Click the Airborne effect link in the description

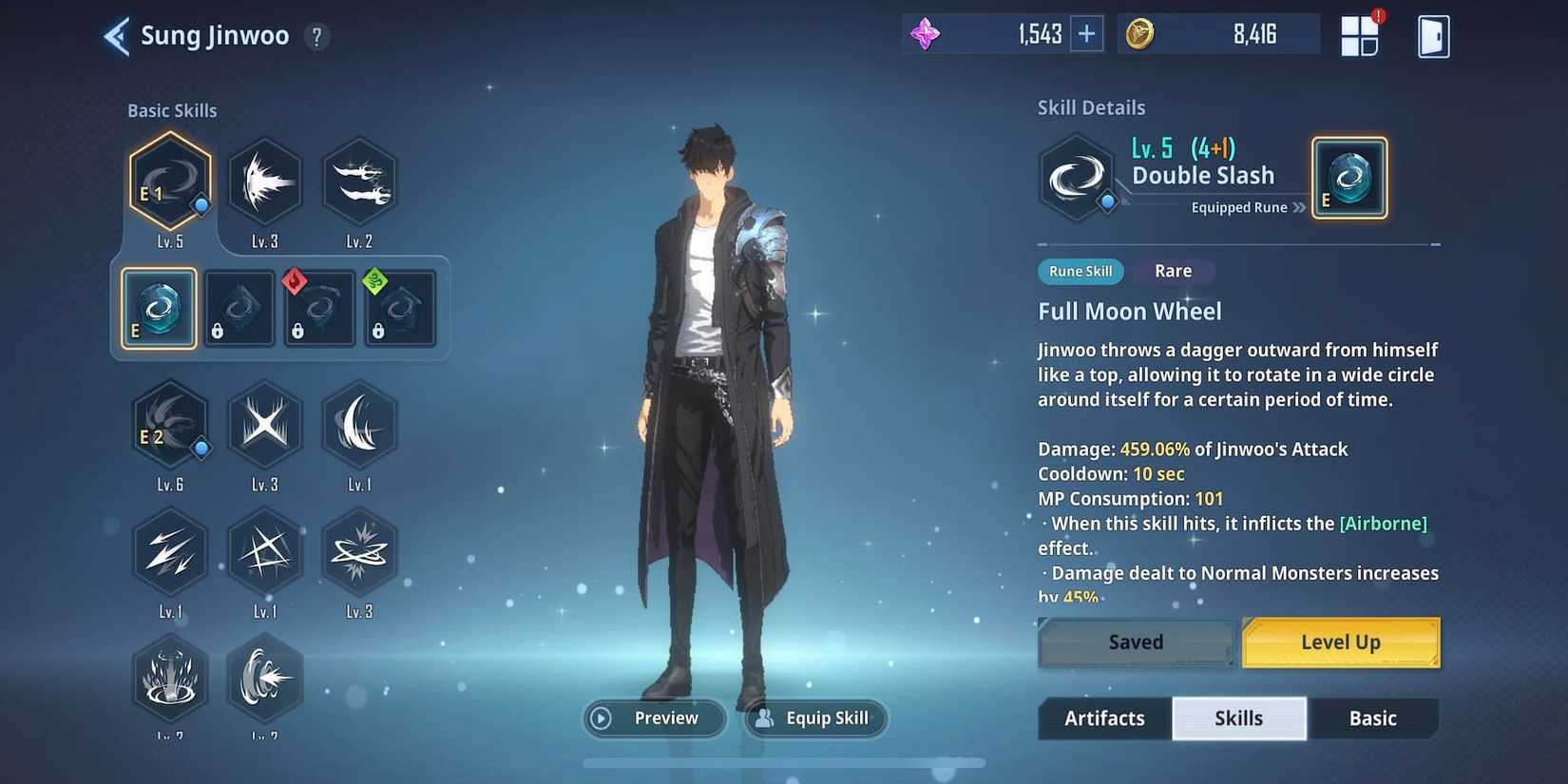click(1383, 523)
